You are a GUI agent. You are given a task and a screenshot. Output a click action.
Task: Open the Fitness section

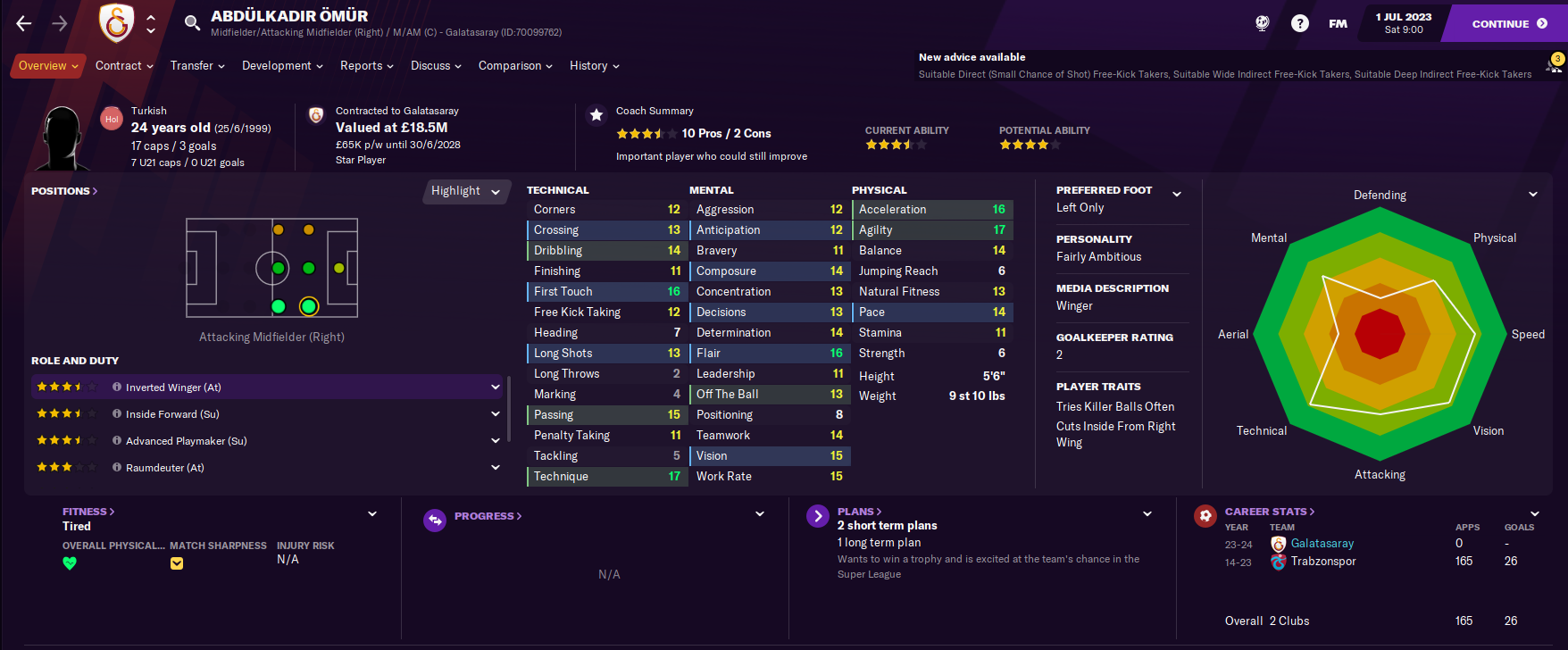point(88,512)
